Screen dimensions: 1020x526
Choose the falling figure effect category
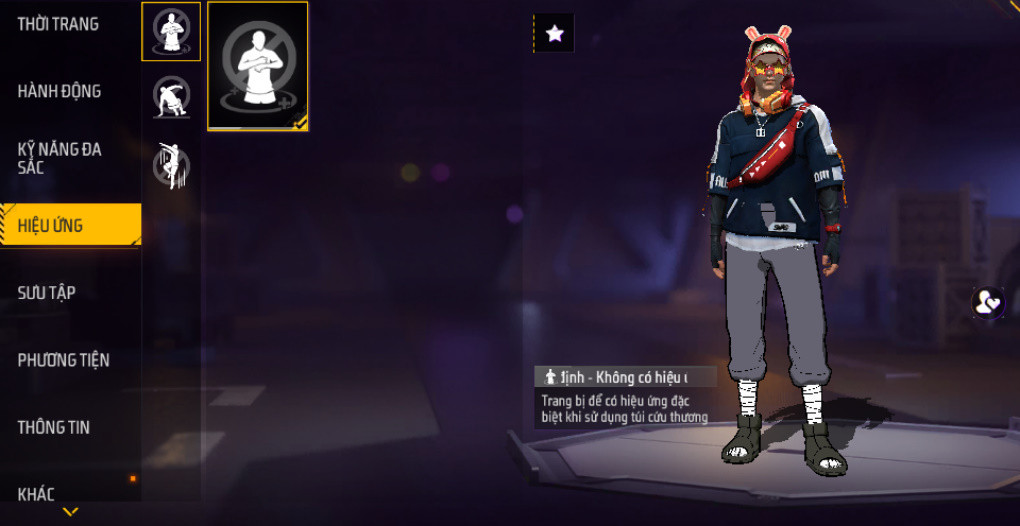[171, 165]
